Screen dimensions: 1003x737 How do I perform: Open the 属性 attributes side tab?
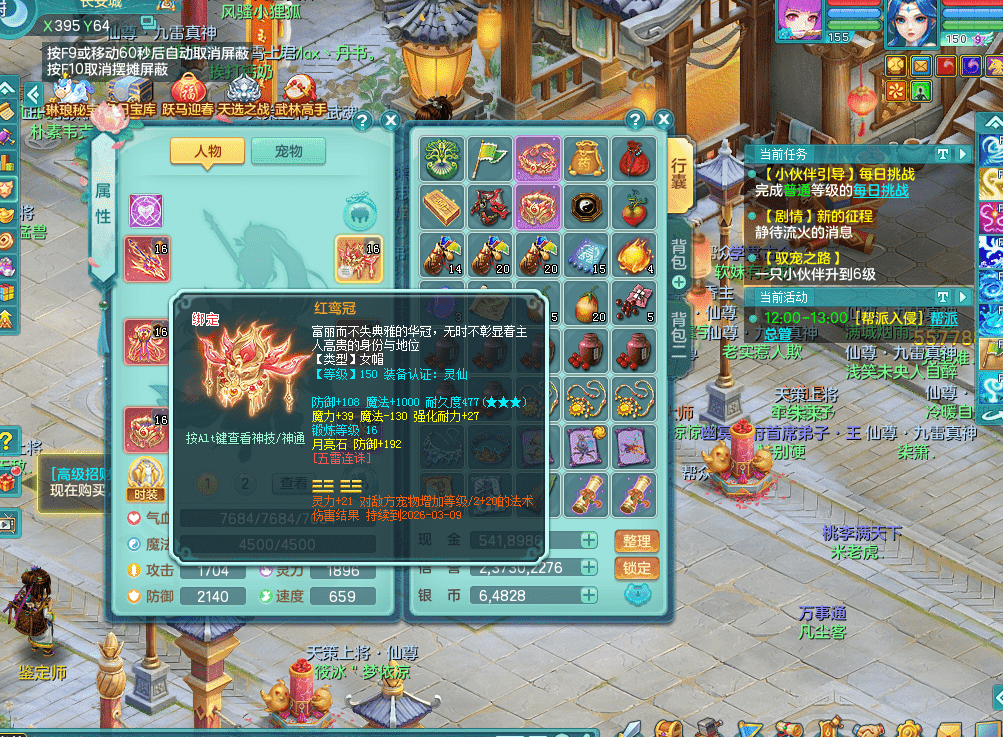[103, 205]
